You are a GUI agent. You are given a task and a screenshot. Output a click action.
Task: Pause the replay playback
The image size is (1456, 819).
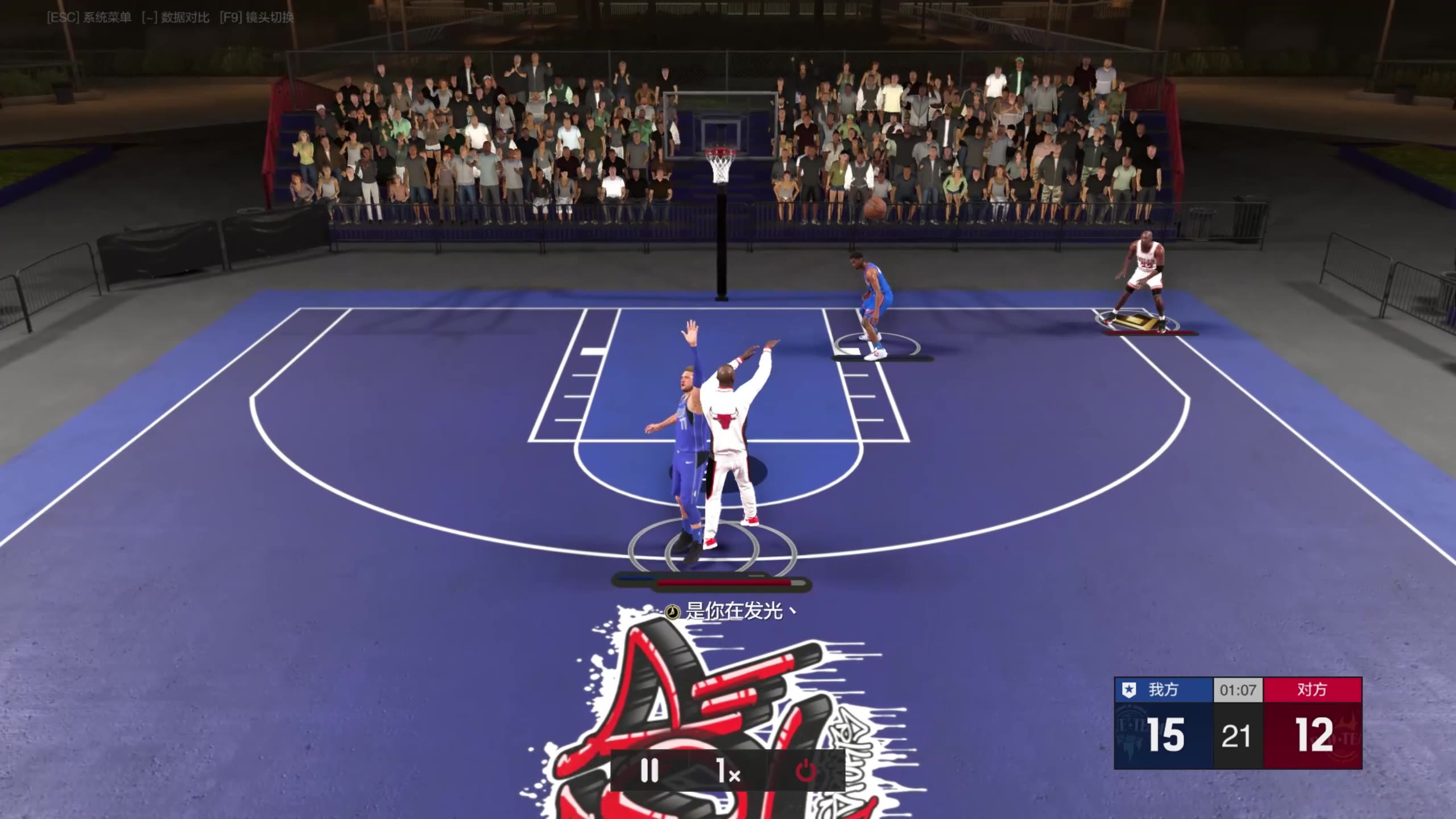pos(649,771)
